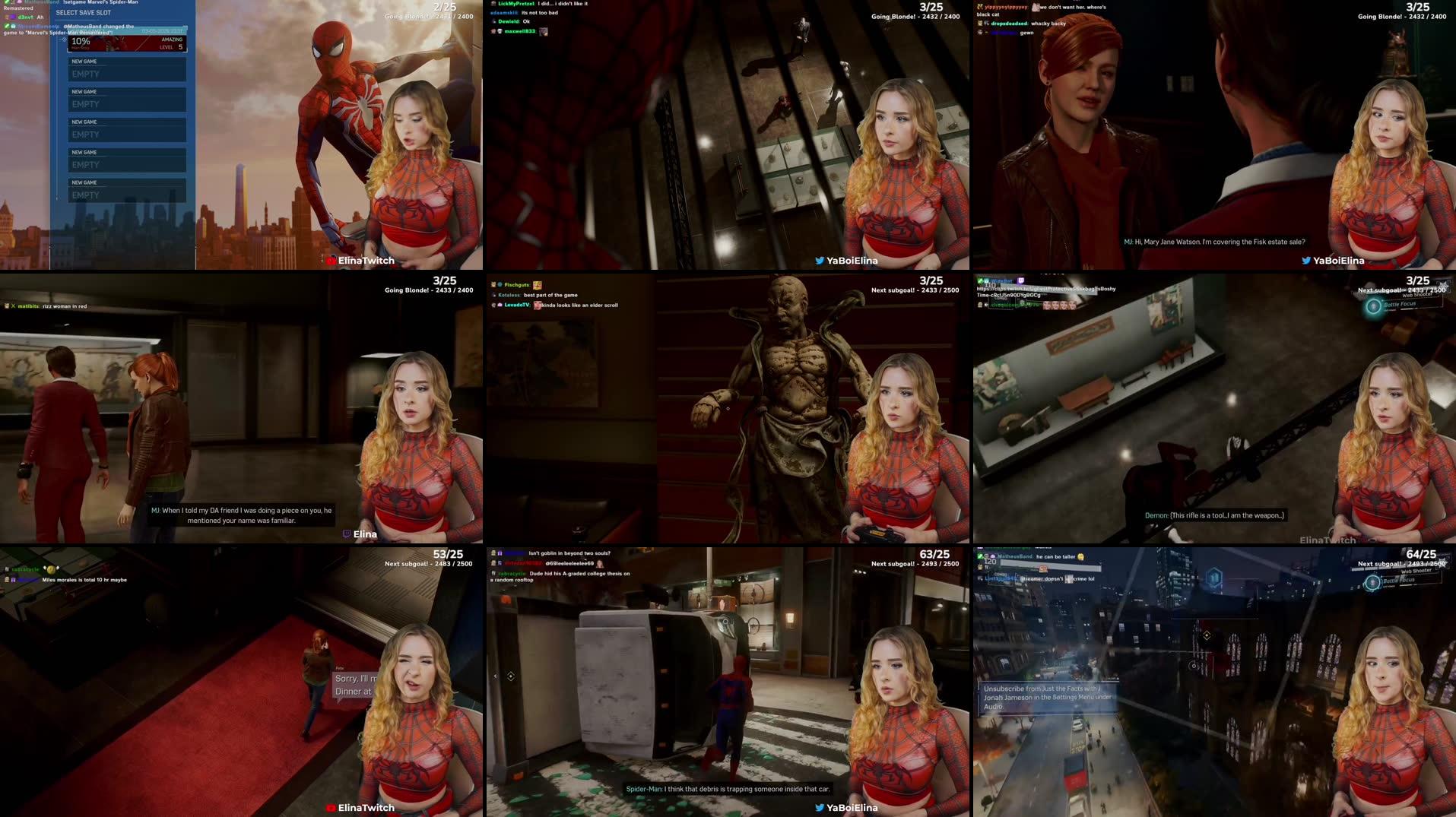1456x817 pixels.
Task: Click the green badge by the StreamElements message
Action: 8,27
